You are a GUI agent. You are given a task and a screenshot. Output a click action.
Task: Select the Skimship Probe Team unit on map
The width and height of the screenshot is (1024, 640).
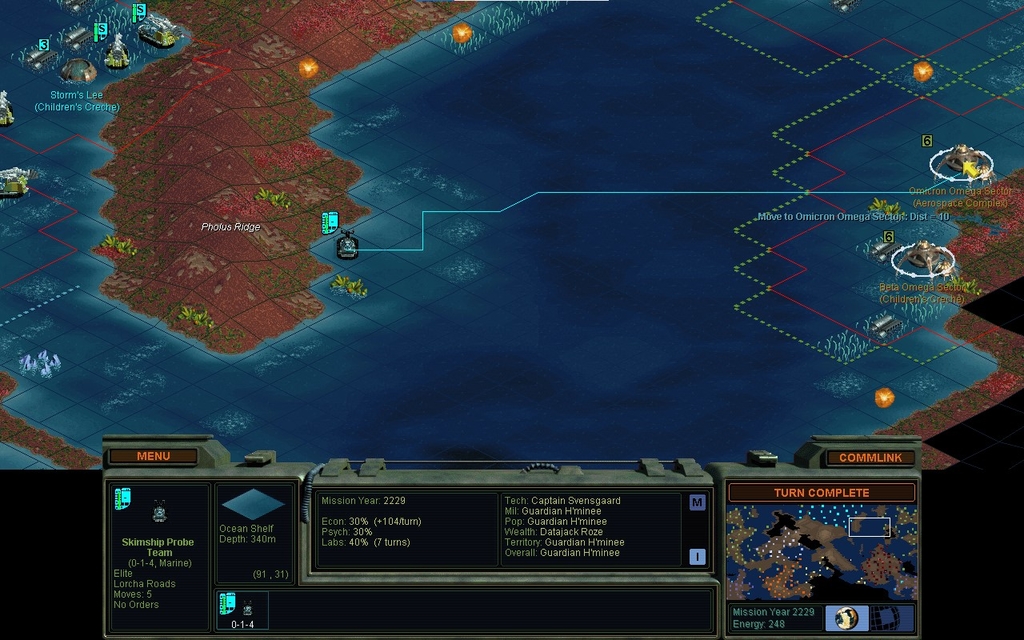tap(347, 245)
